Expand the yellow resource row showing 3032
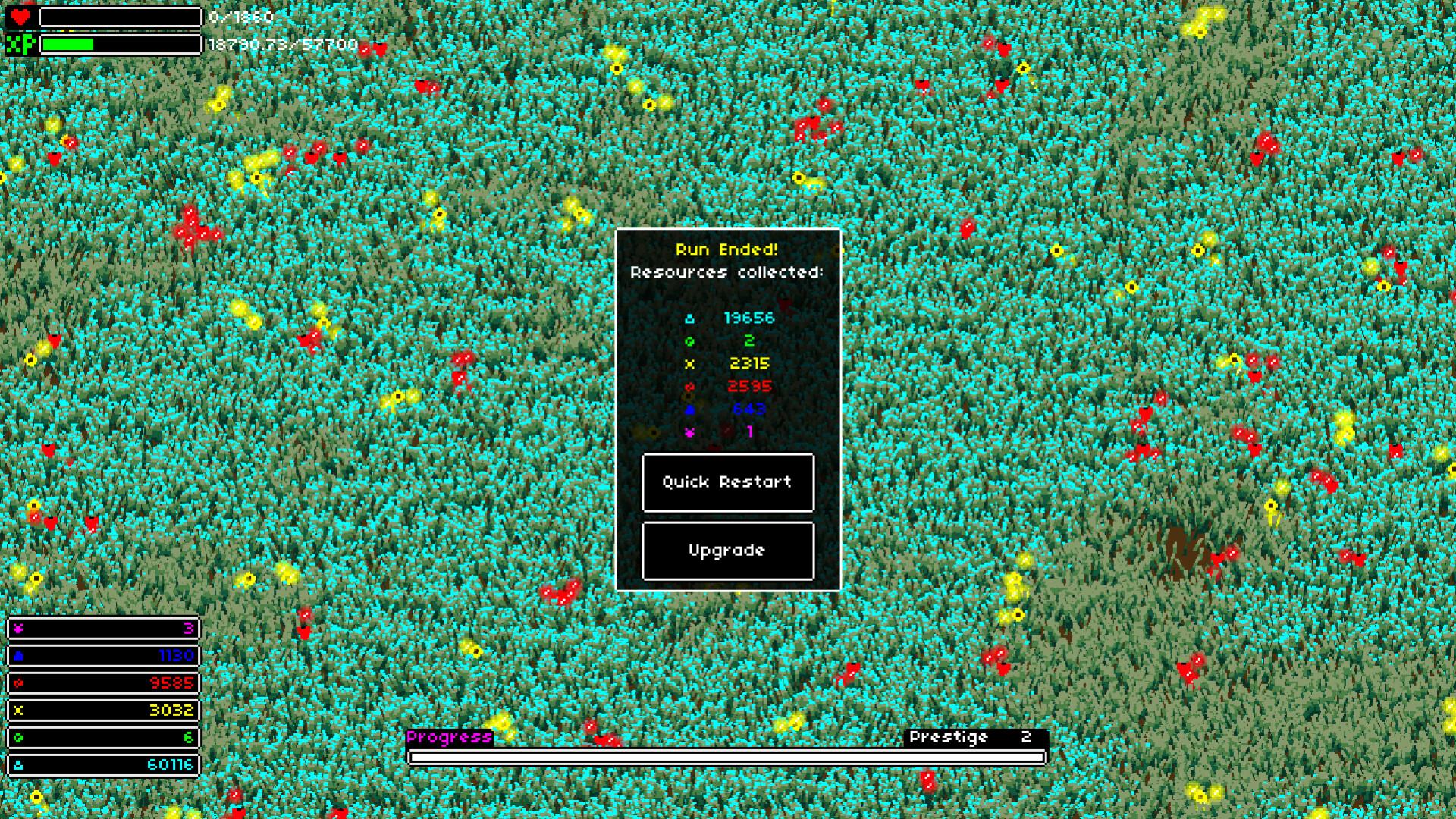Image resolution: width=1456 pixels, height=819 pixels. tap(103, 711)
